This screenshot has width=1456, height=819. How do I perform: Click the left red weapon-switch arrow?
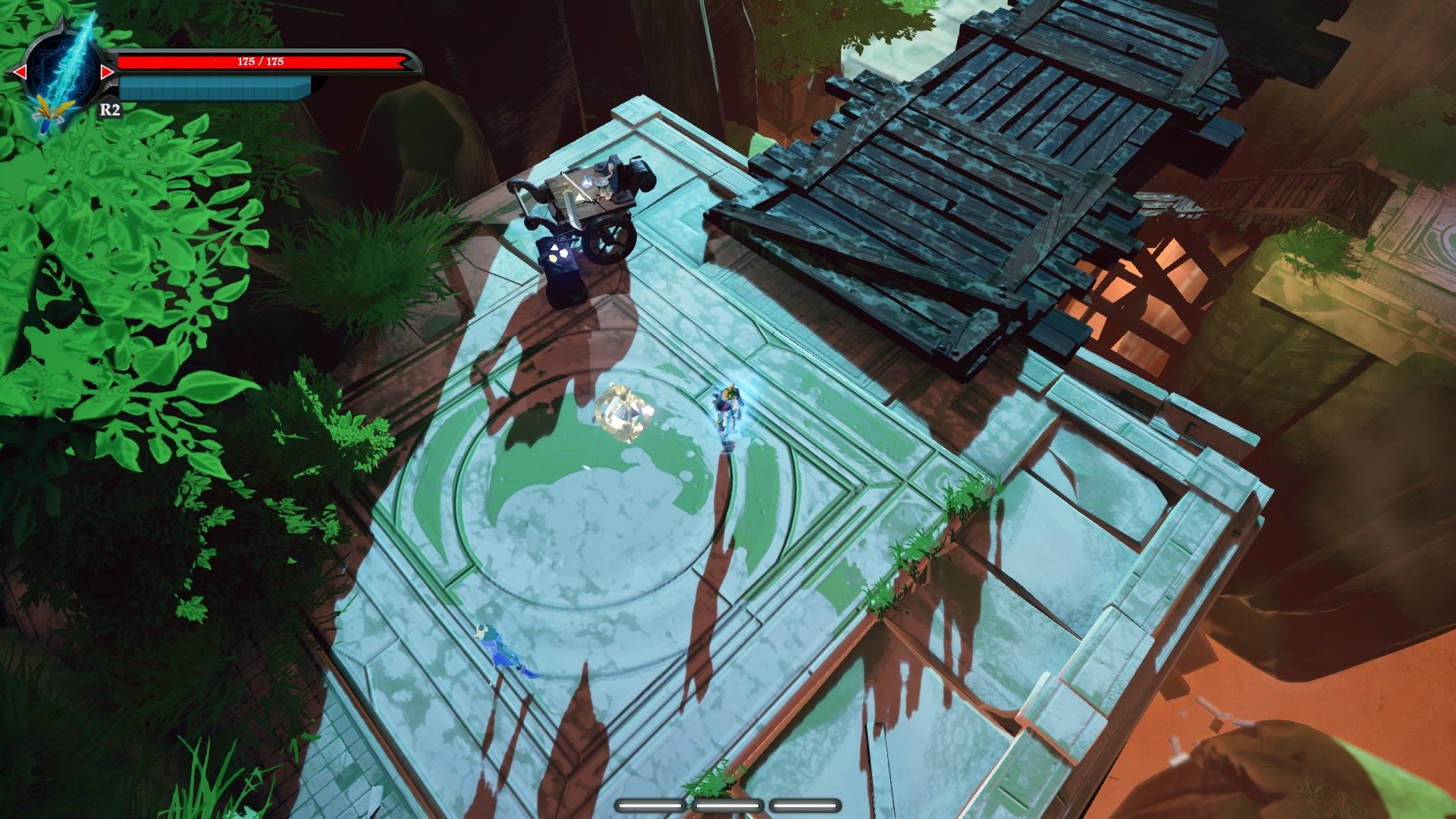coord(20,71)
